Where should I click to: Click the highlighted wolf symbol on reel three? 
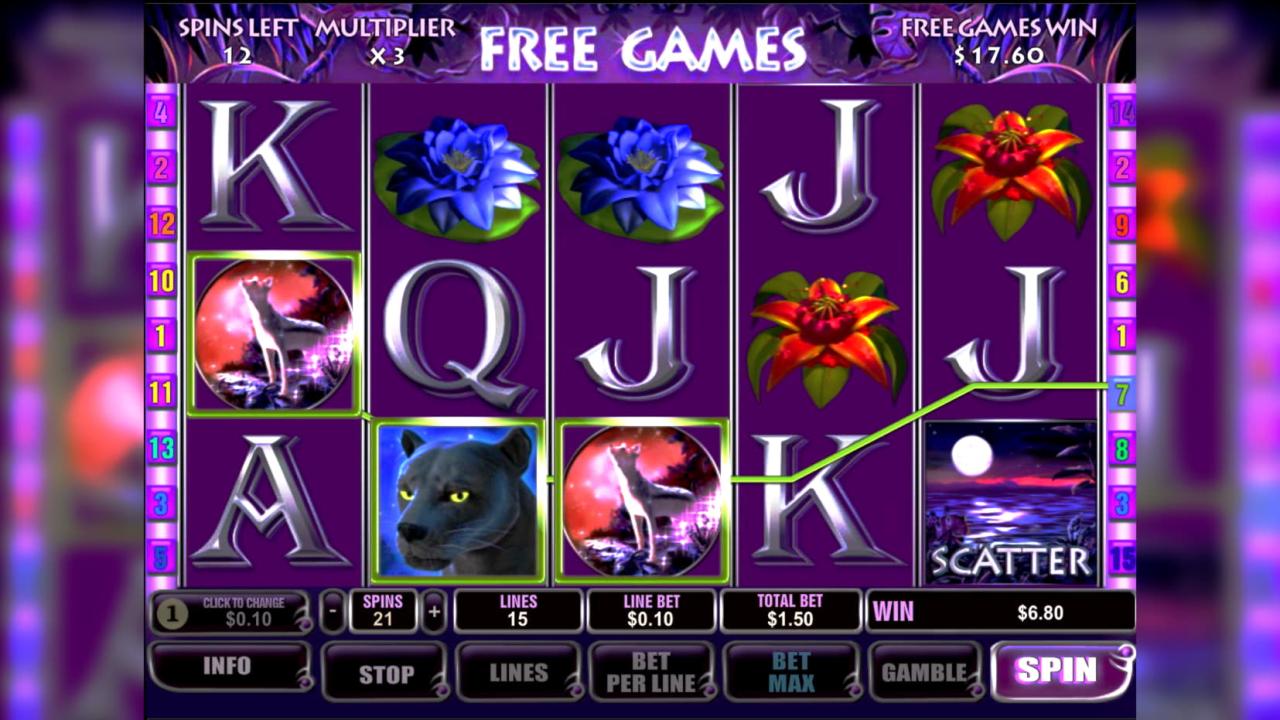(x=640, y=500)
